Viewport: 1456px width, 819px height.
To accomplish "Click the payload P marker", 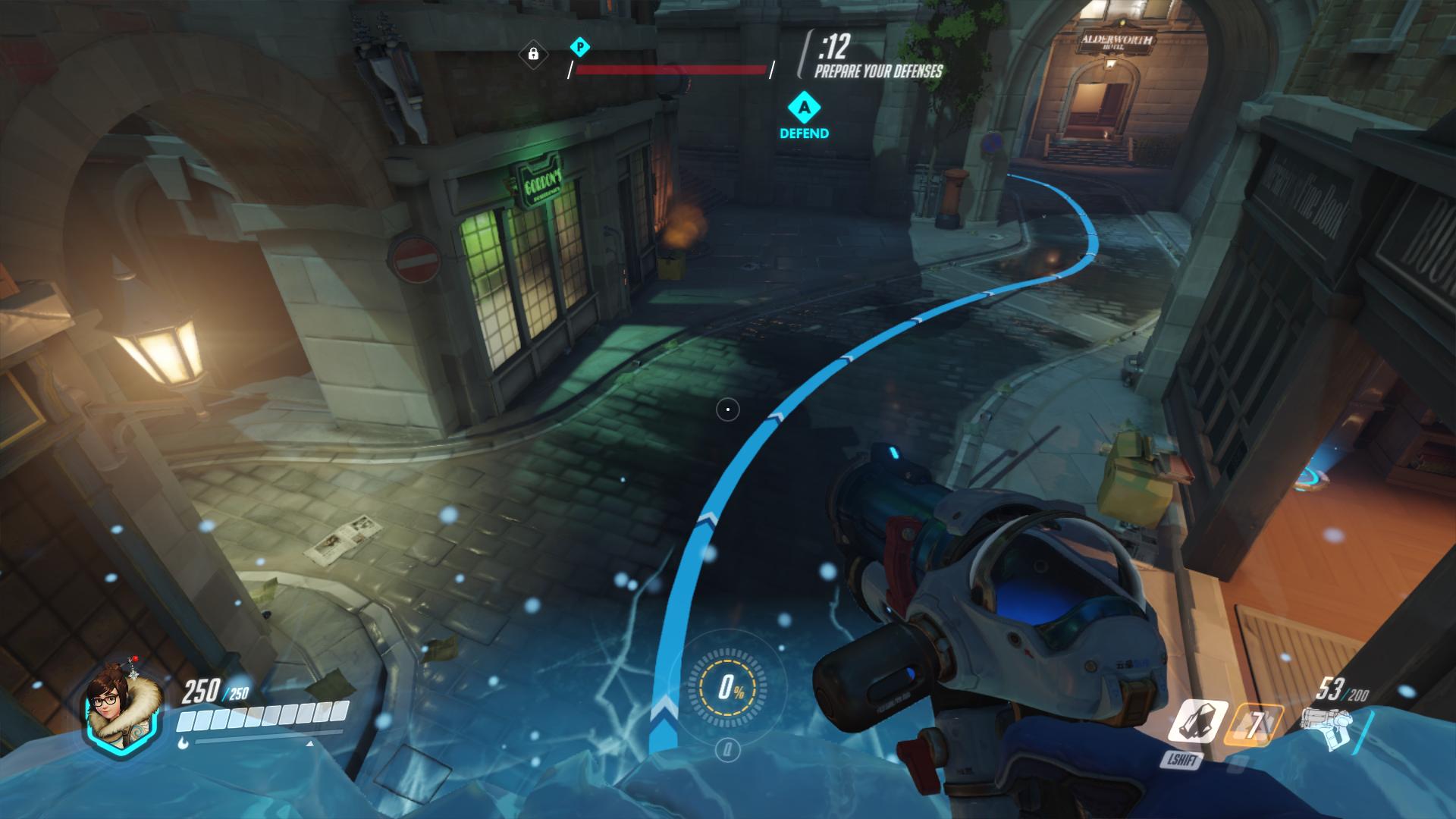I will coord(579,47).
